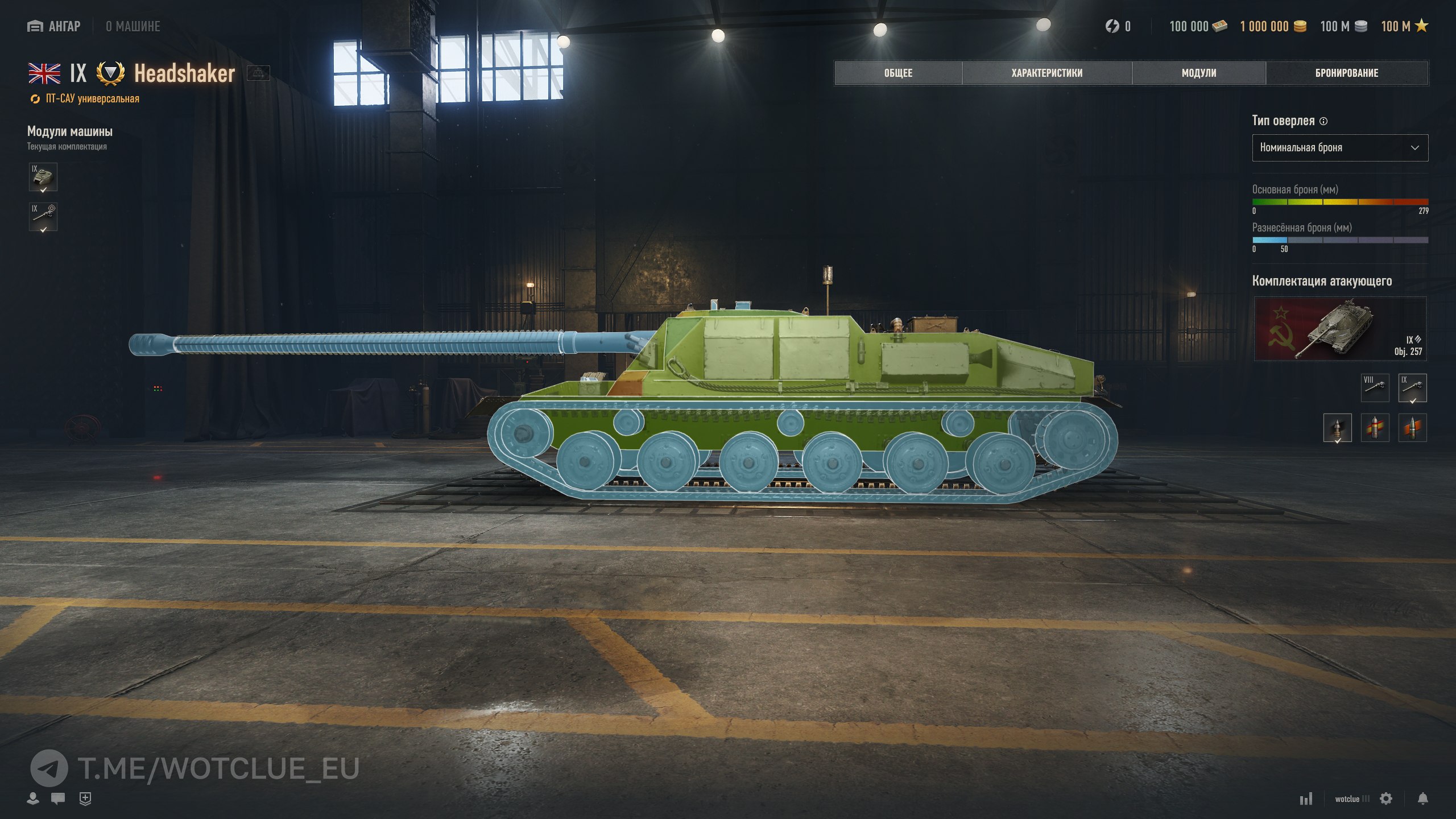Choose the Obj. 257 attacker vehicle card
1456x819 pixels.
tap(1339, 329)
